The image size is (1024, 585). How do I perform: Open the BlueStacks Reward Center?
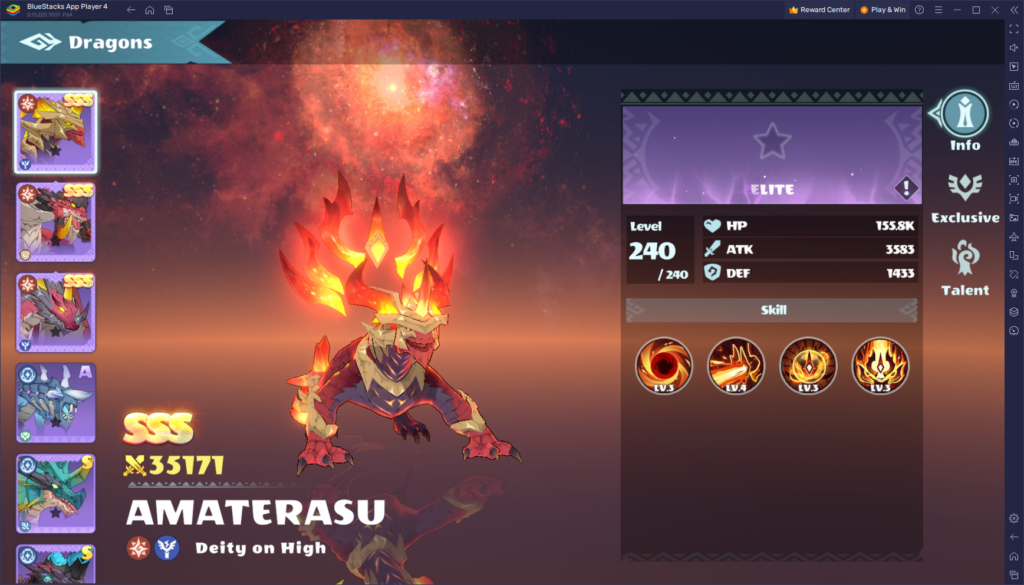point(820,10)
